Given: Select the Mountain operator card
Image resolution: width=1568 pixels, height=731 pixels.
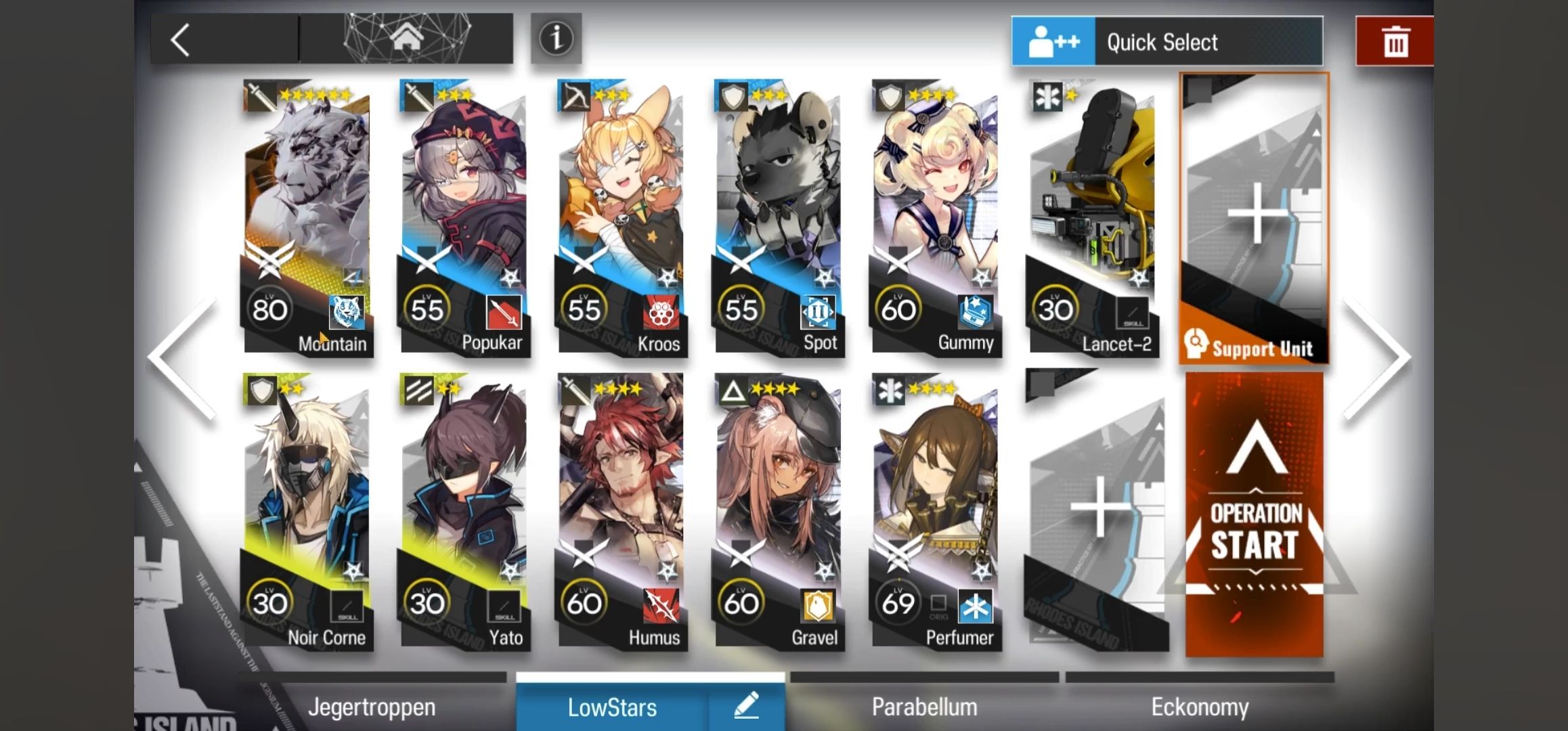Looking at the screenshot, I should click(307, 218).
